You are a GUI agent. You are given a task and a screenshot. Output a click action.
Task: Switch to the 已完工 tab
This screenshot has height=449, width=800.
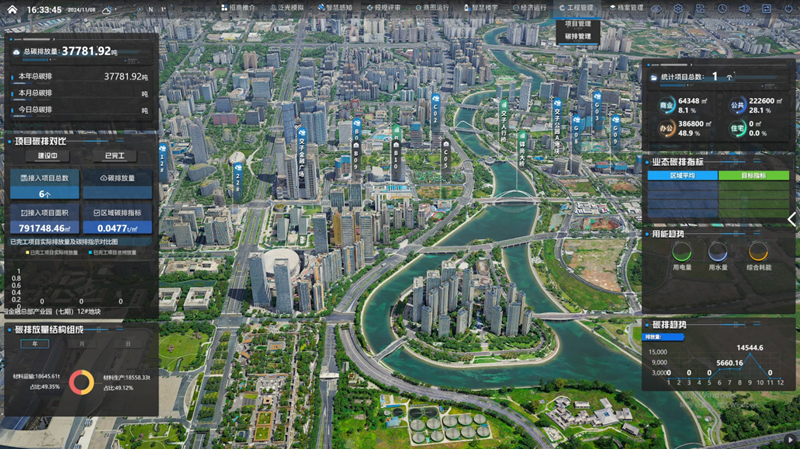(x=114, y=156)
